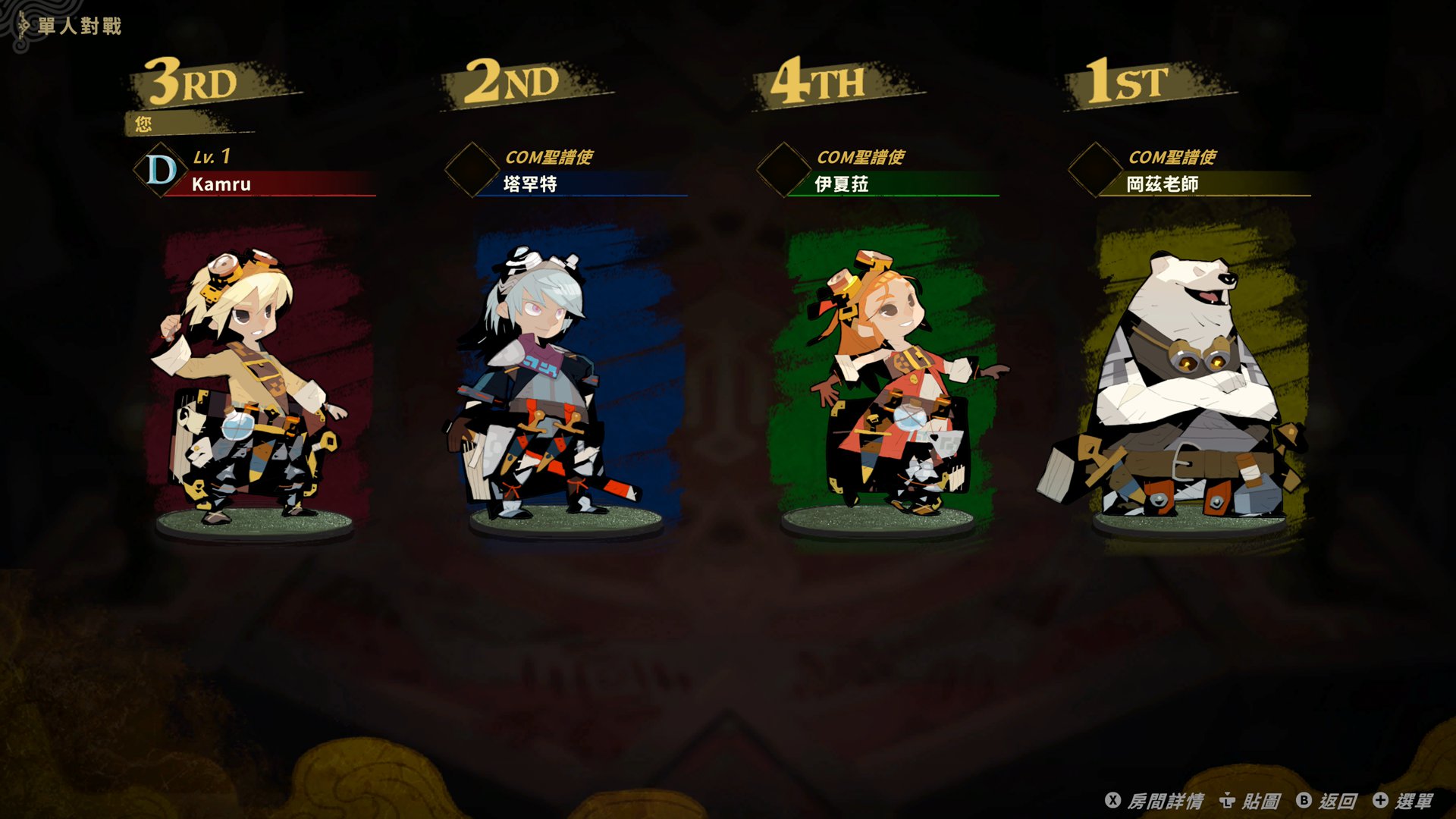
Task: Click the B button icon before 返回
Action: tap(1304, 799)
